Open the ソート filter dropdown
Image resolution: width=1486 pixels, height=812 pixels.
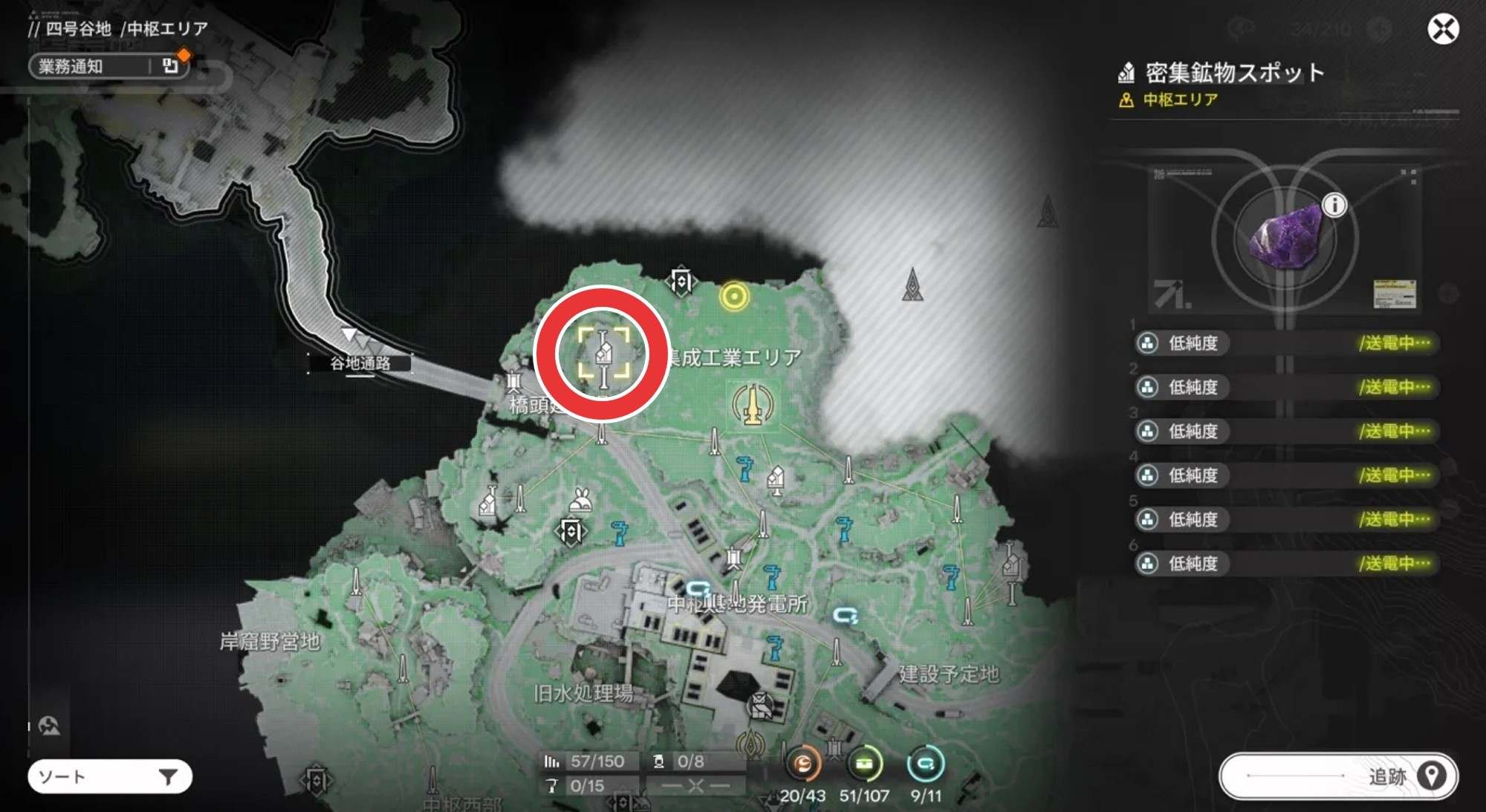point(110,777)
